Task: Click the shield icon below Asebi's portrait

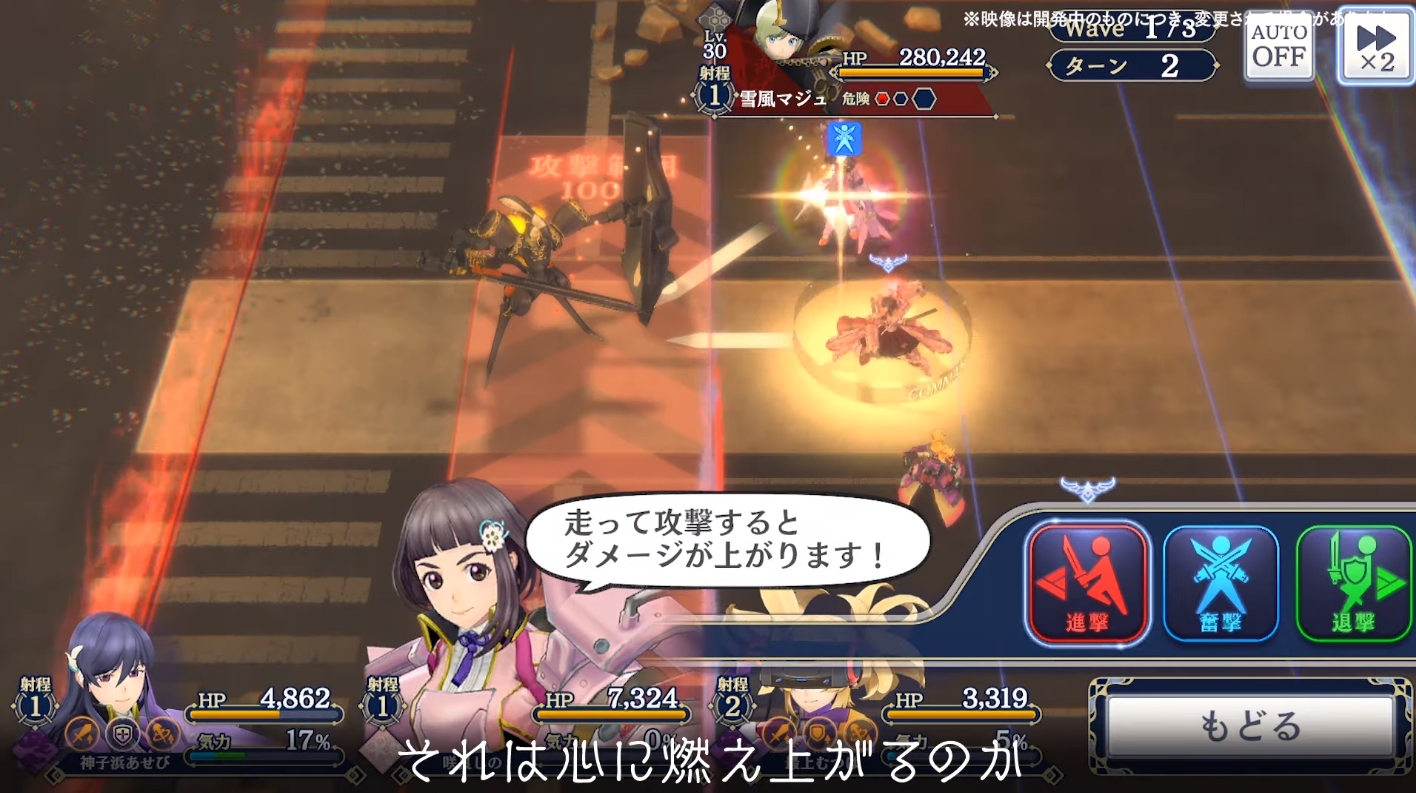Action: pyautogui.click(x=122, y=734)
